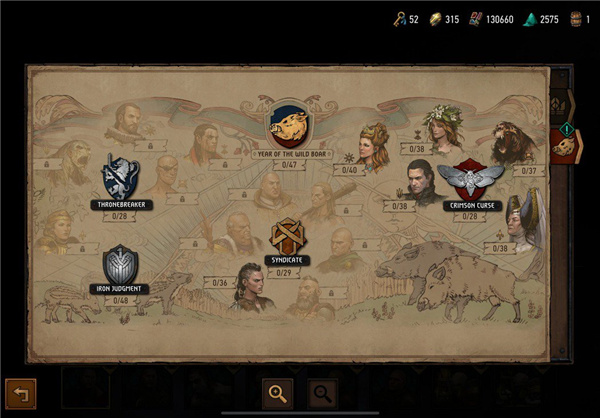
Task: Pick the braided warrior portrait
Action: coord(250,286)
